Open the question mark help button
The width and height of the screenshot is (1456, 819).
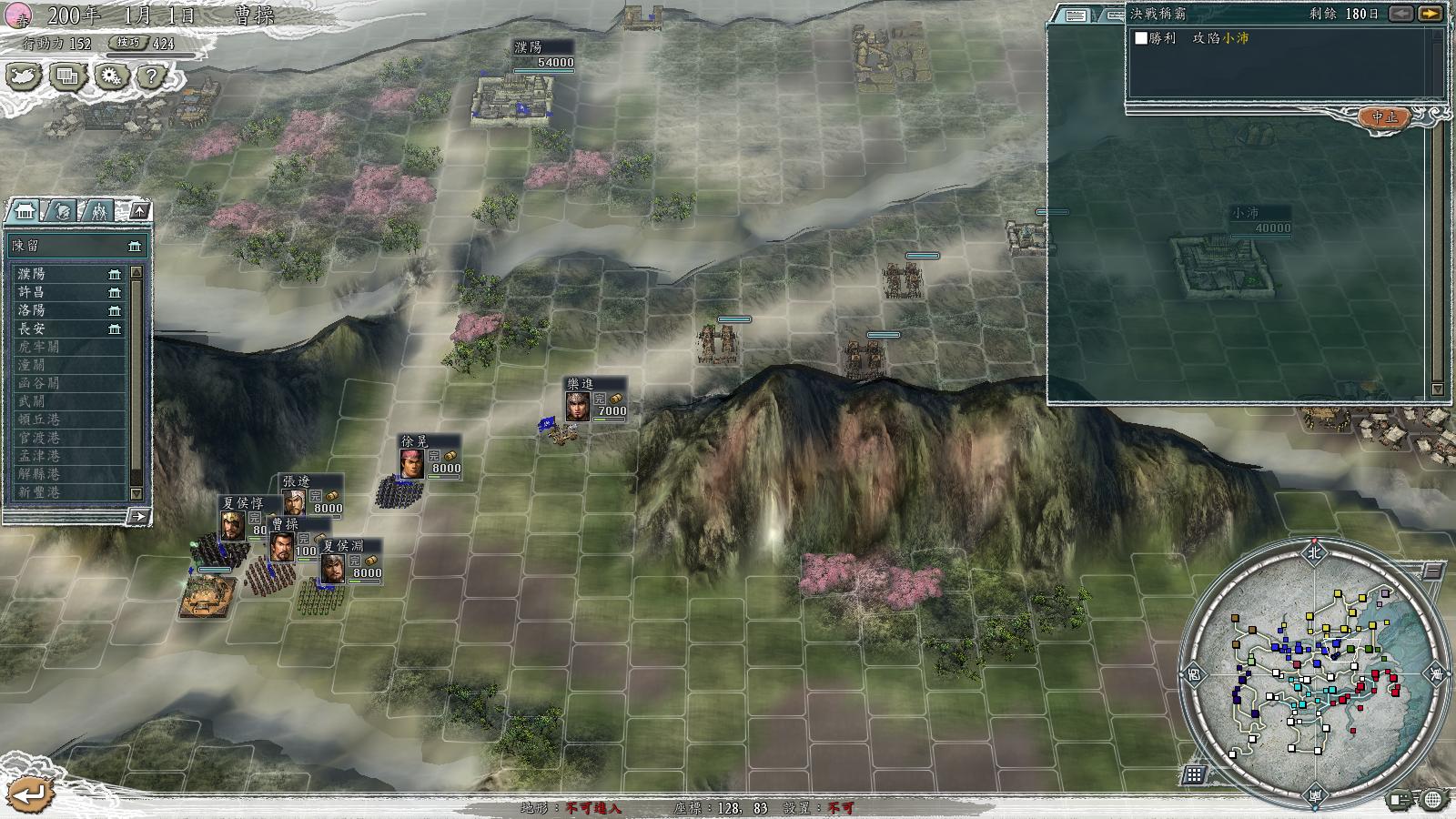pyautogui.click(x=152, y=77)
